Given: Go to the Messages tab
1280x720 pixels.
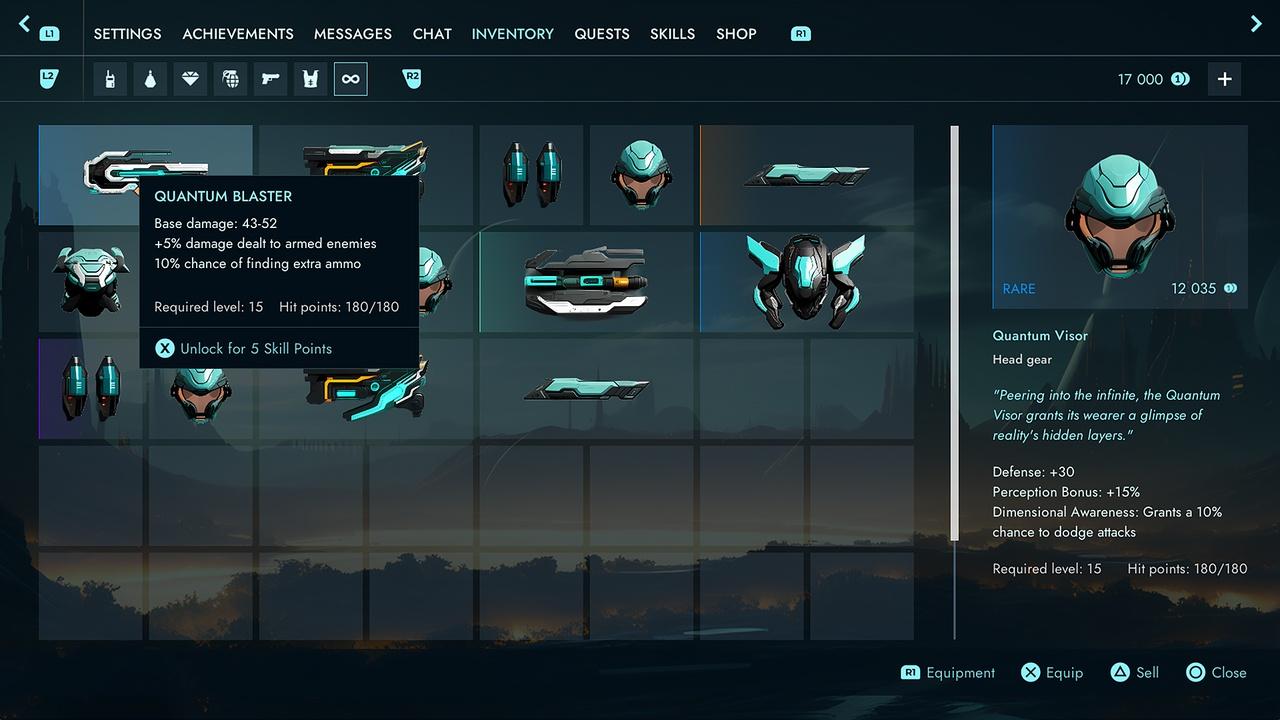Looking at the screenshot, I should pyautogui.click(x=353, y=34).
